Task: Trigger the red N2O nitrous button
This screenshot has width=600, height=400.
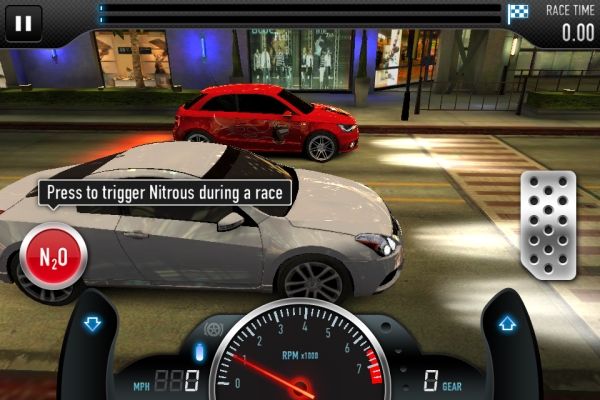Action: [54, 257]
